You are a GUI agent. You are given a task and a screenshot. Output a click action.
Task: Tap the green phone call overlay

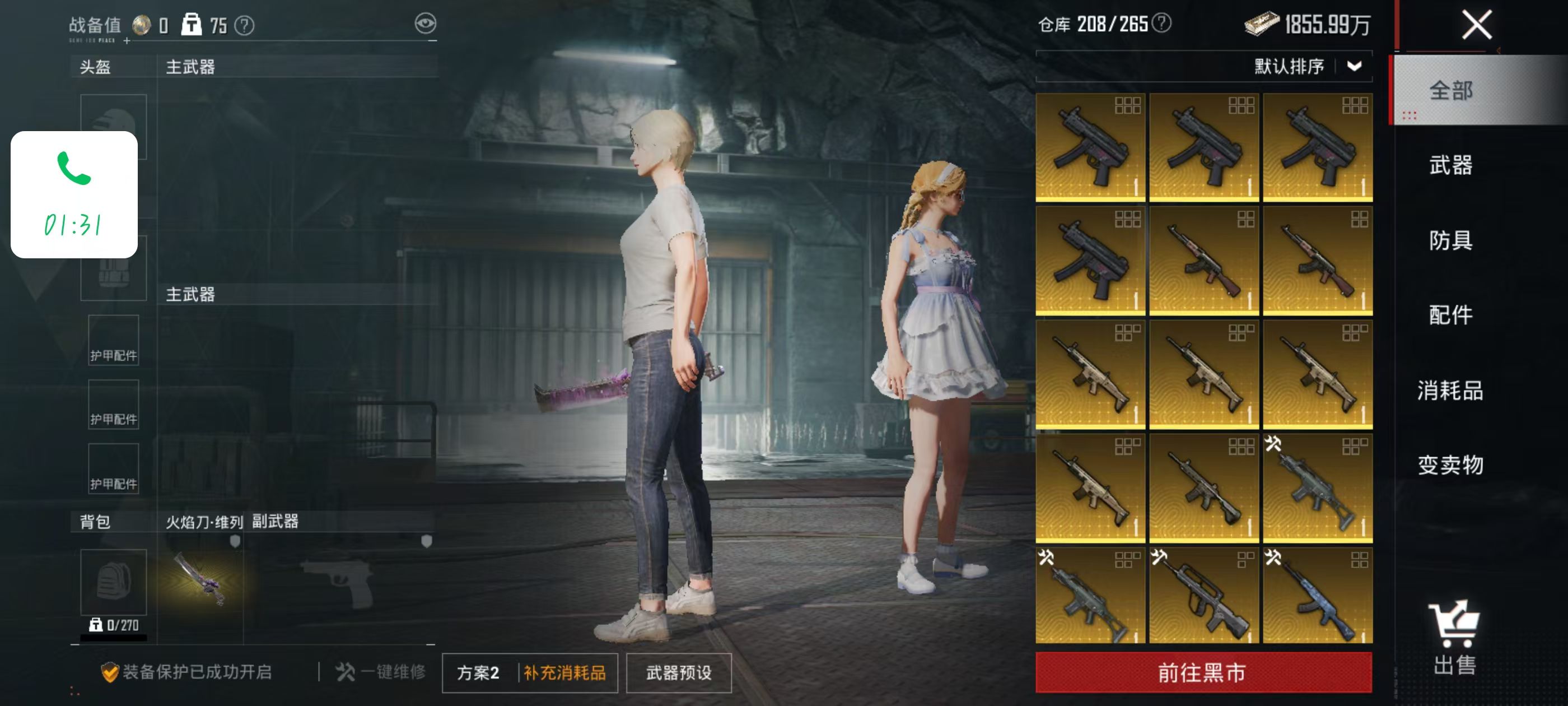(x=74, y=194)
